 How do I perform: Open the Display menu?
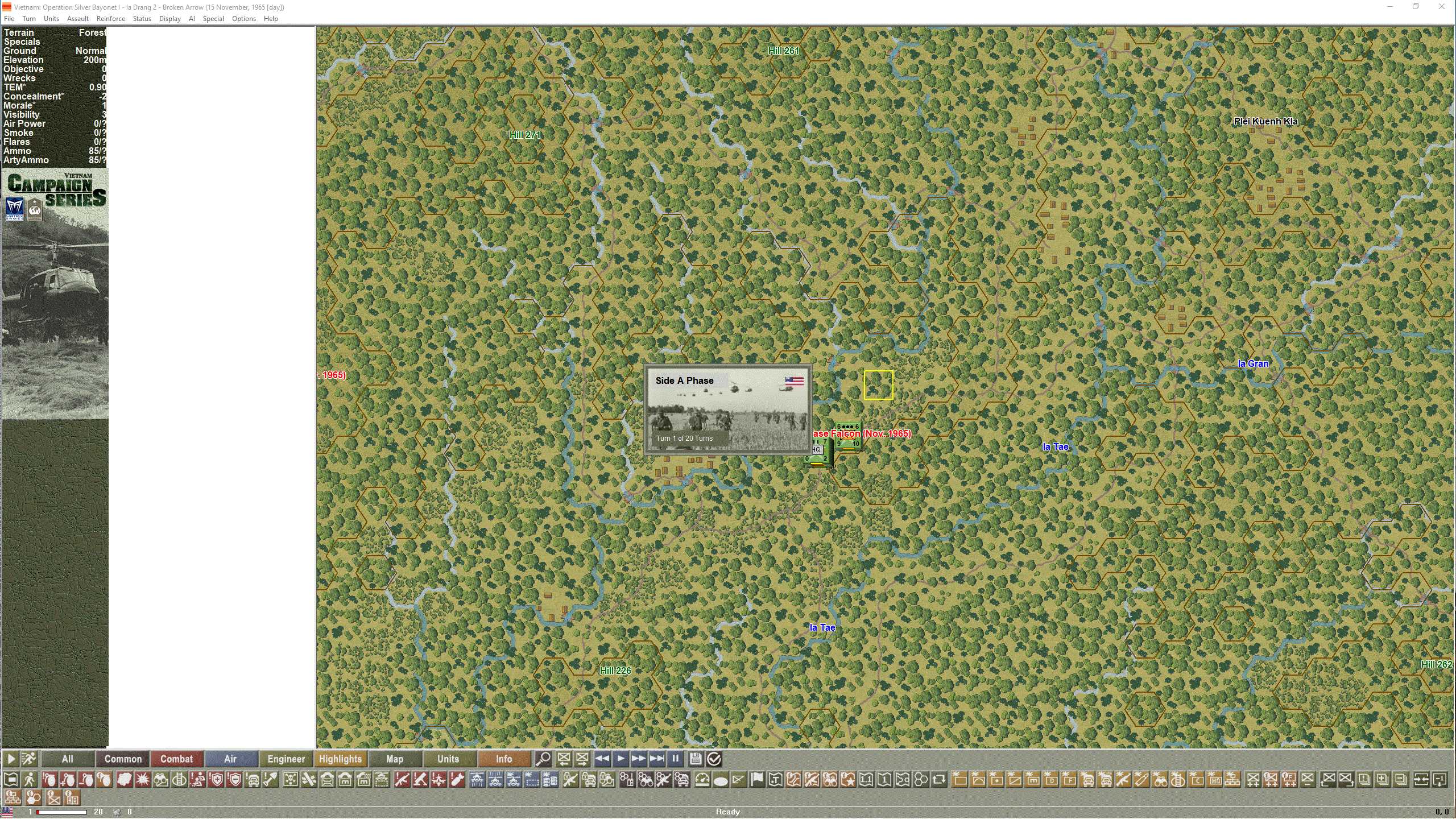169,18
